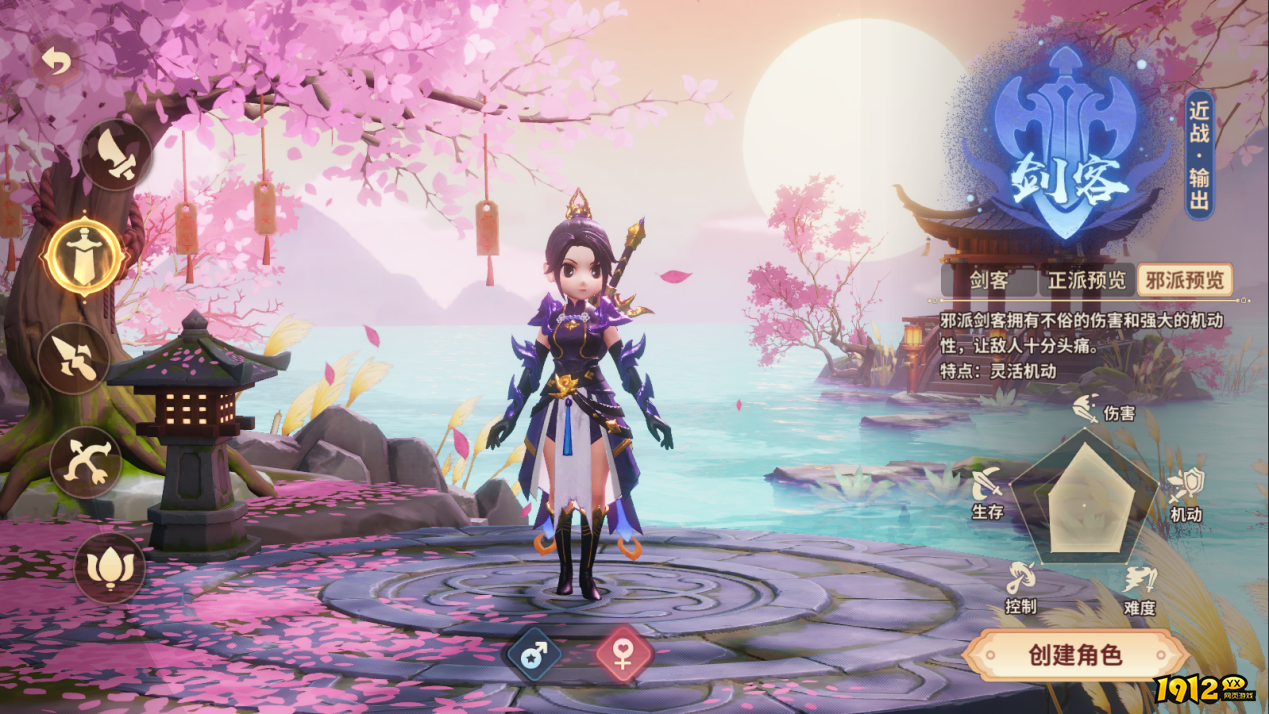Open the 剑客 class overview tab

coord(988,280)
